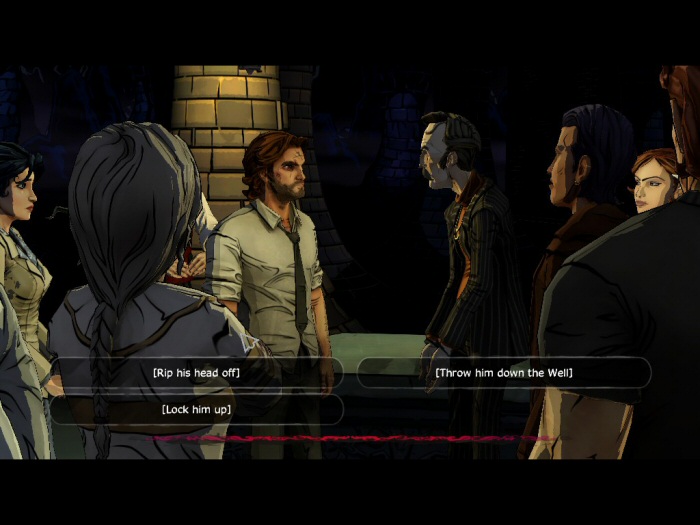Pick the "Lock him up" choice
This screenshot has width=700, height=525.
(x=196, y=409)
